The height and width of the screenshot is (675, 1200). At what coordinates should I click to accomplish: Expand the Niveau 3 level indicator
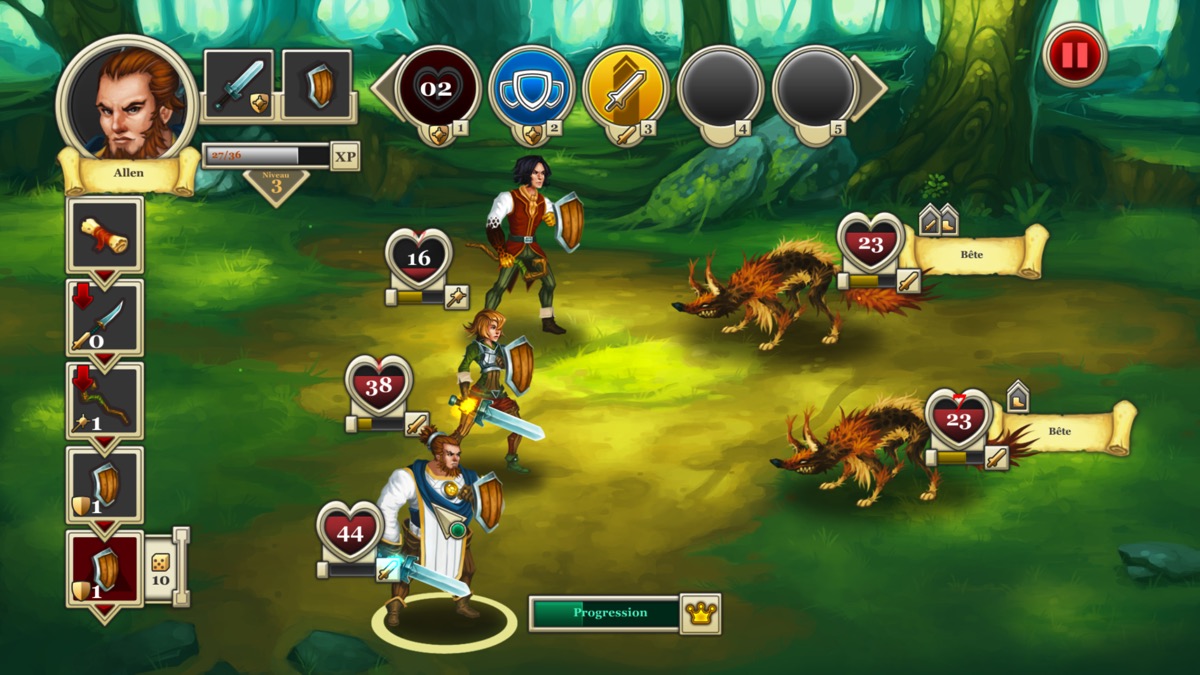pos(276,185)
